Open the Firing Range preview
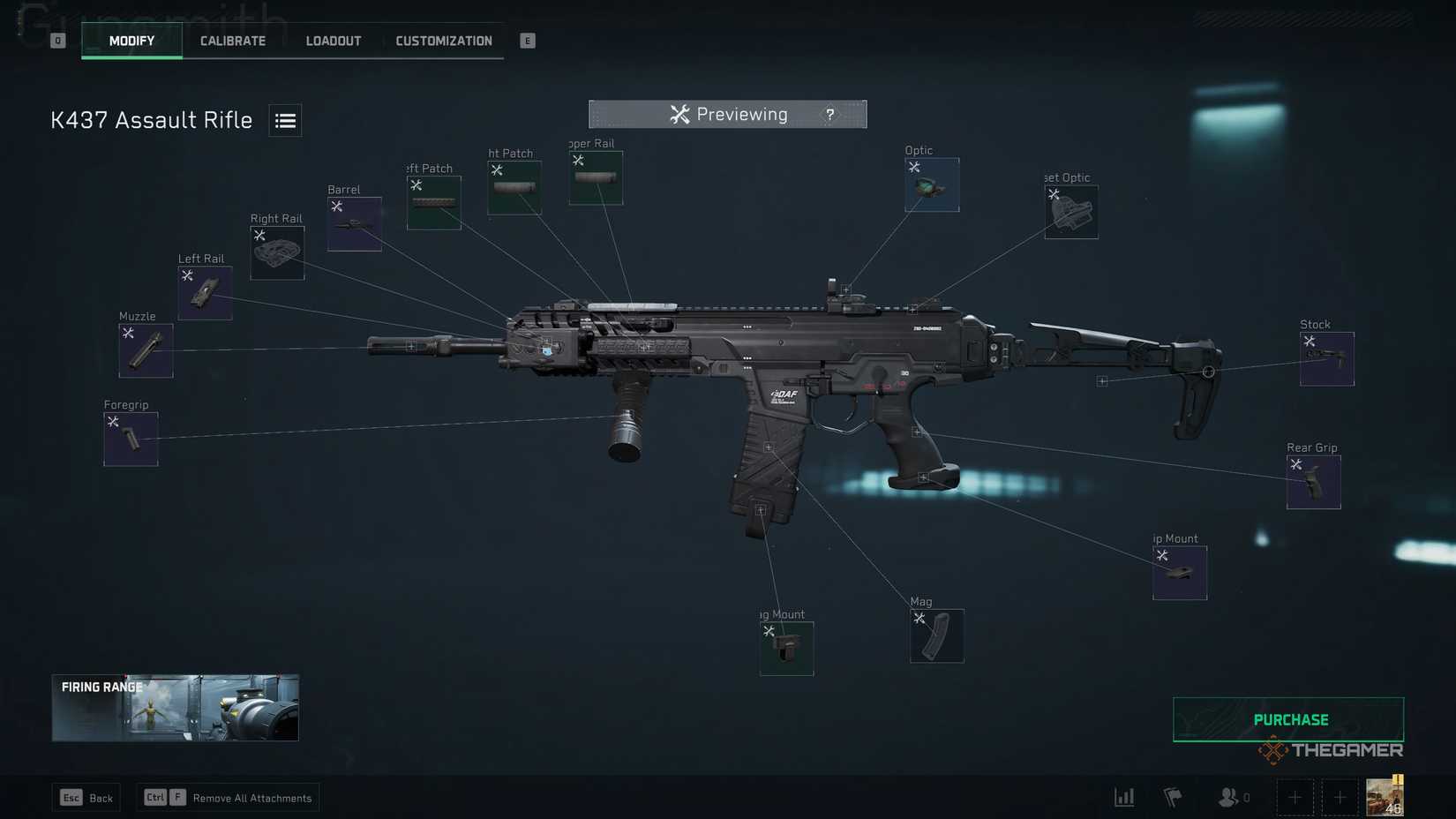The image size is (1456, 819). click(x=174, y=707)
